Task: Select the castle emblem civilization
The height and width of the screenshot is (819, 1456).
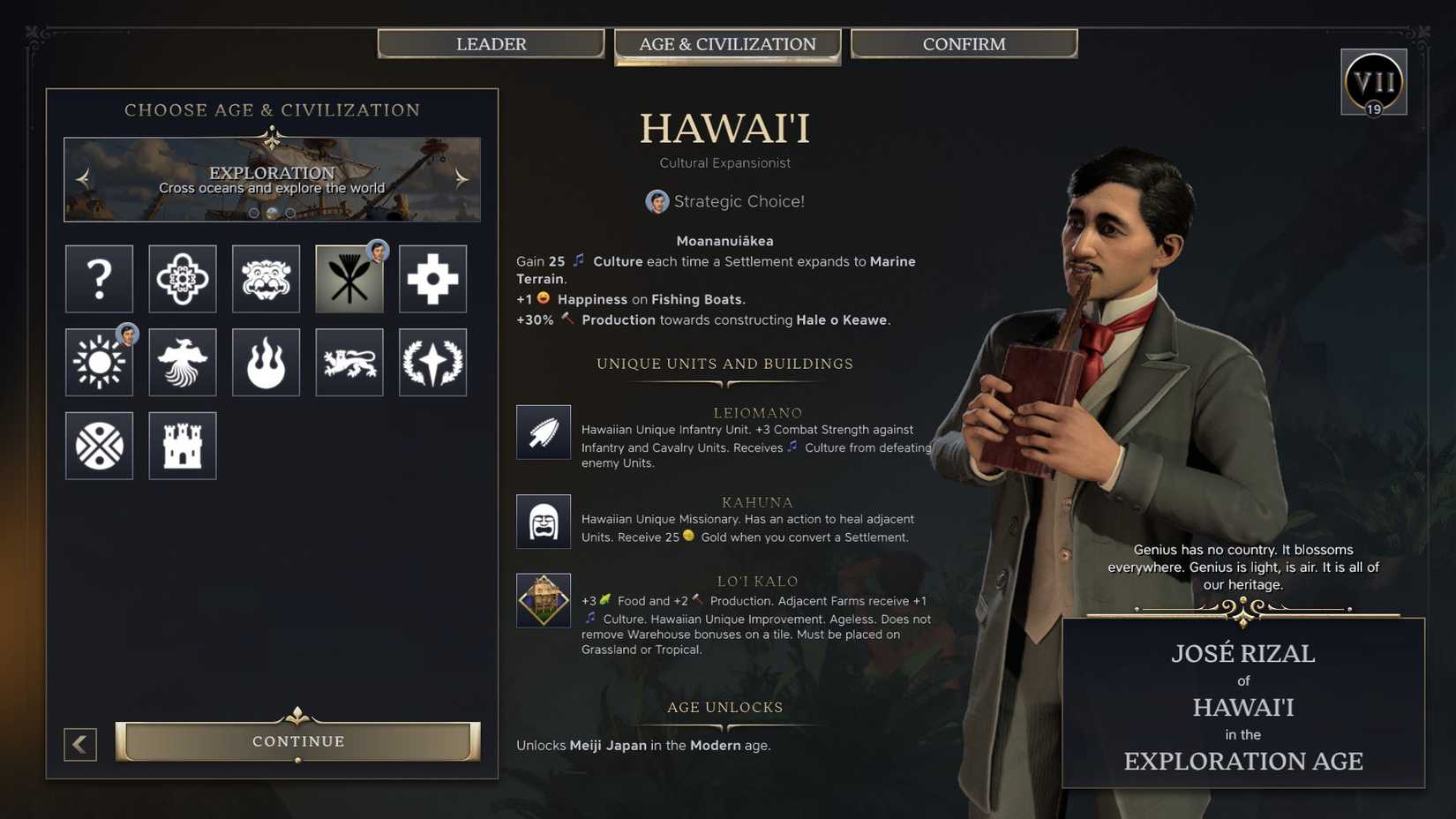Action: pyautogui.click(x=183, y=446)
